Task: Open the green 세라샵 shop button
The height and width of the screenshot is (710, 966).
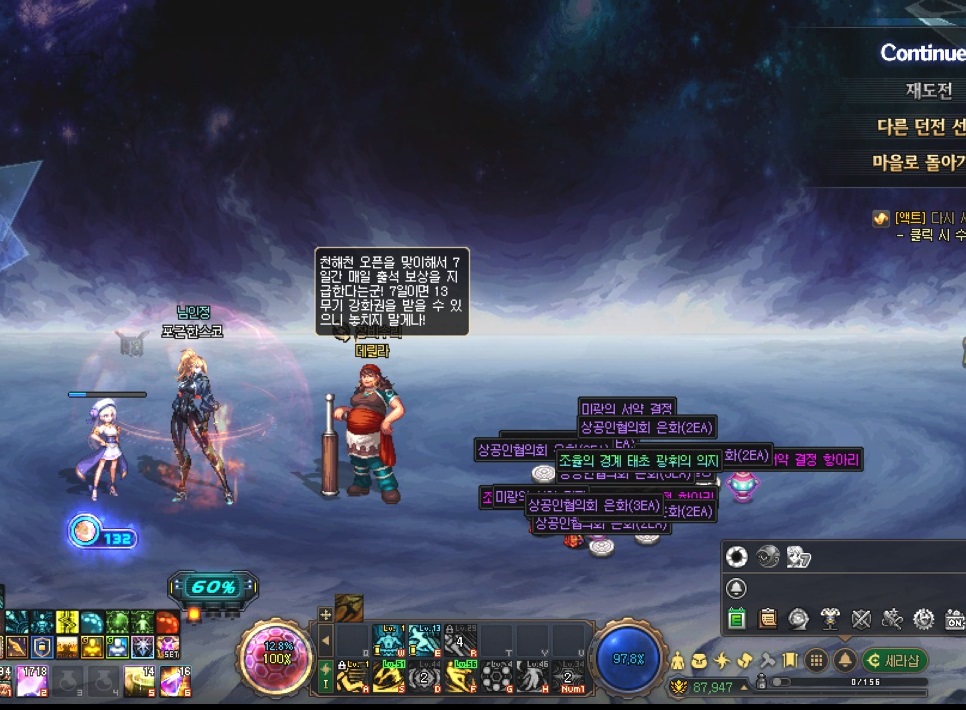Action: click(x=896, y=660)
